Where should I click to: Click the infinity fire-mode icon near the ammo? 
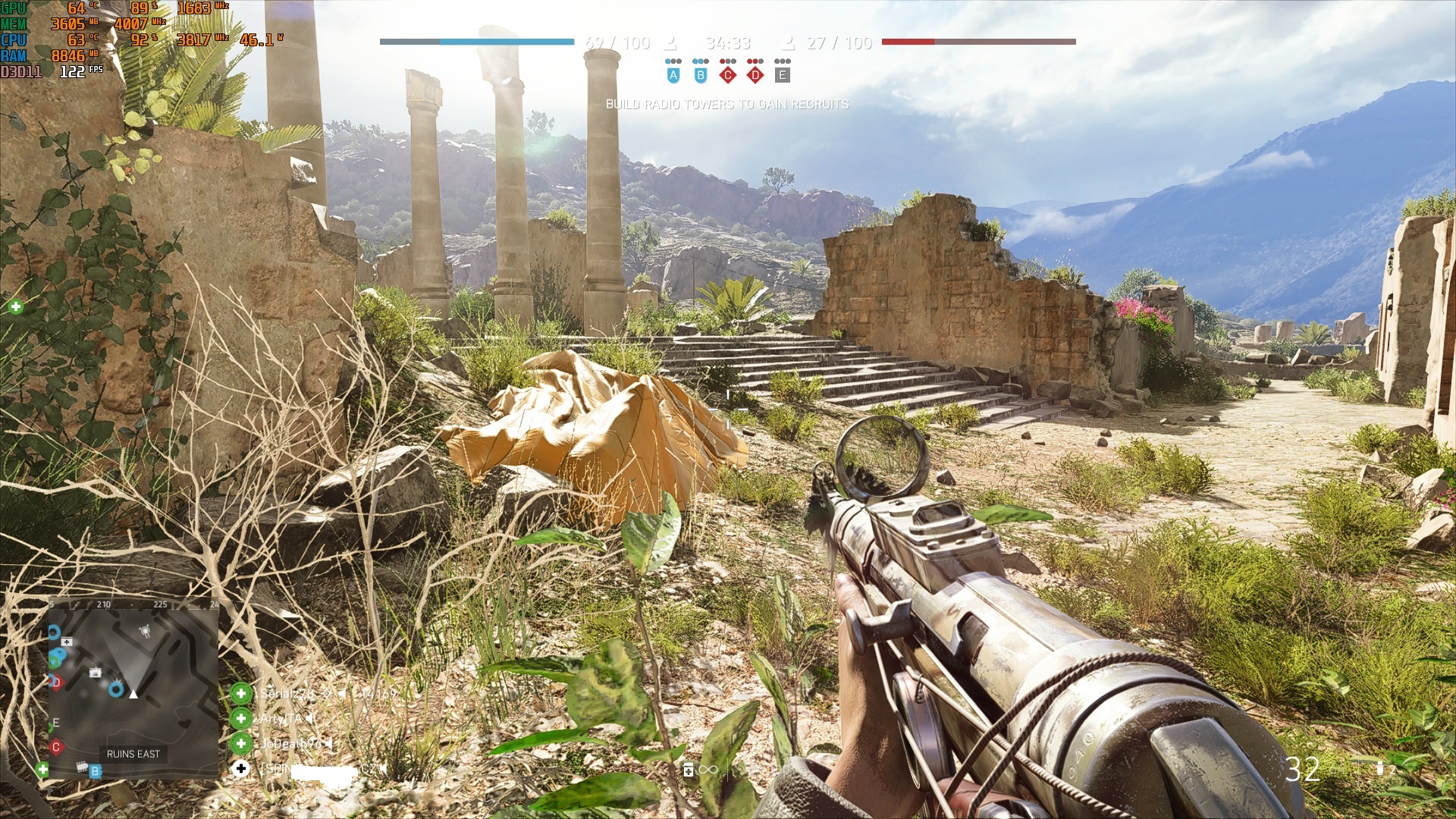(708, 770)
